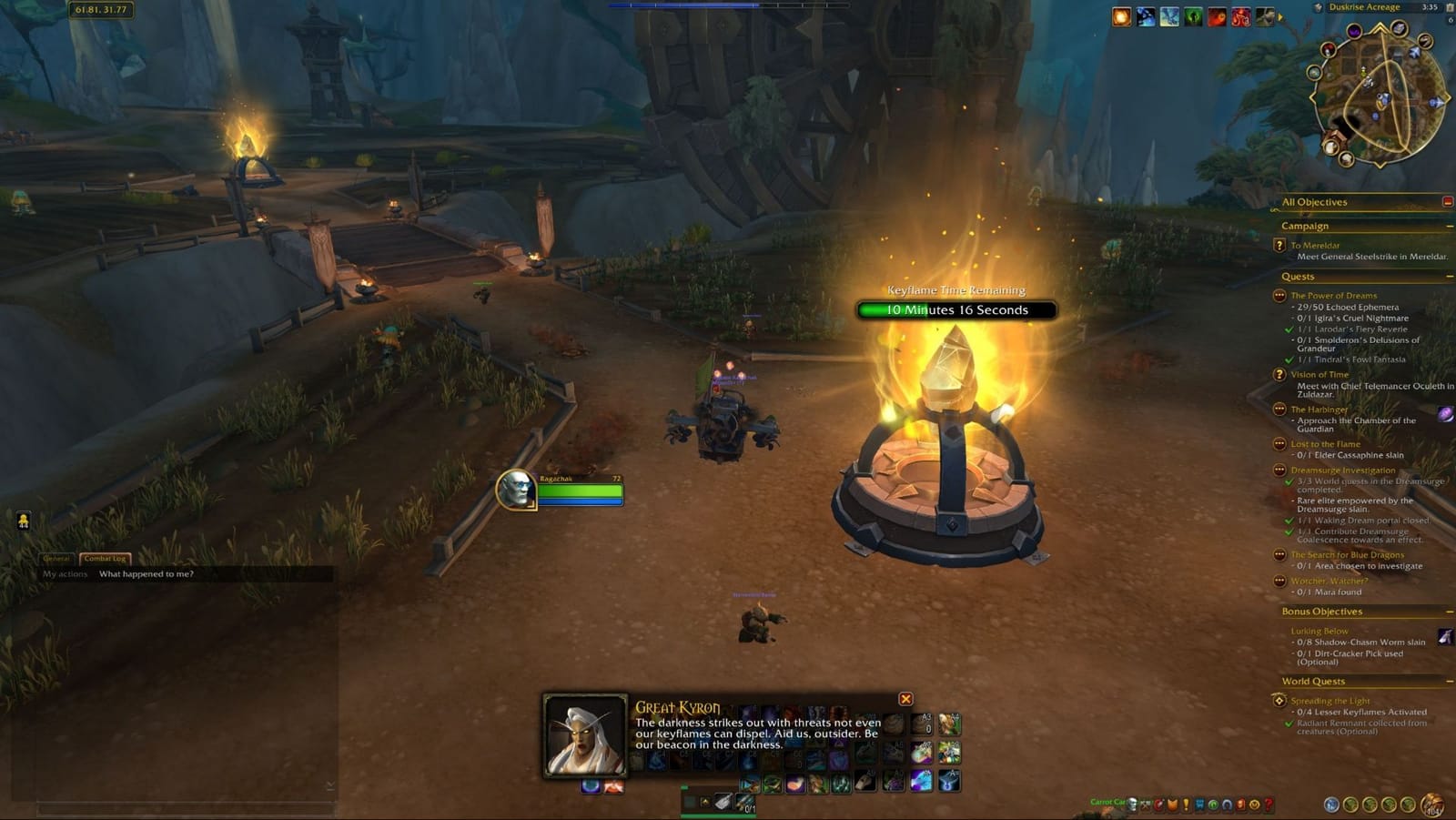Collapse the Bonus Objectives section
This screenshot has height=820, width=1456.
(x=1448, y=612)
